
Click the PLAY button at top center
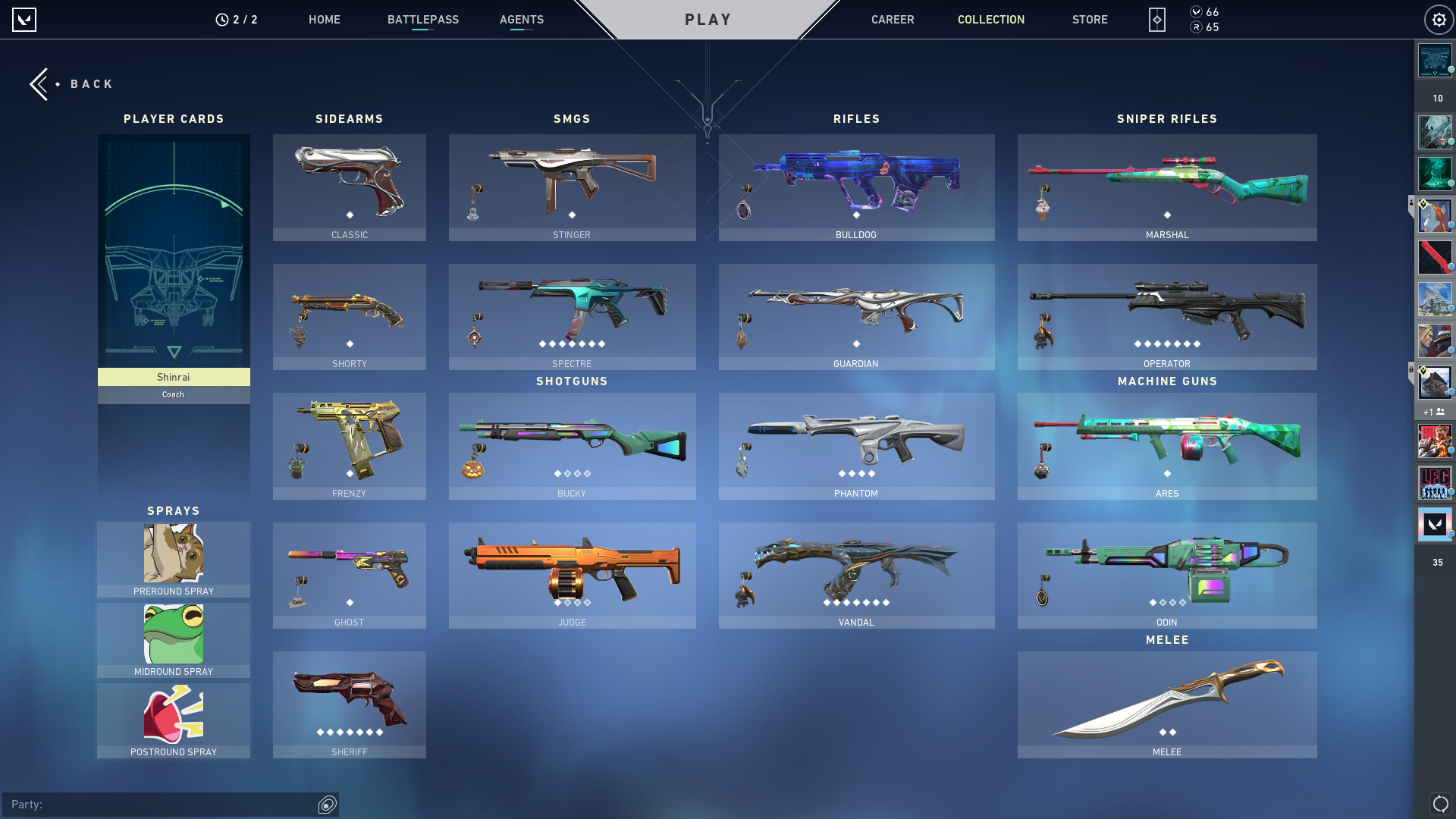(708, 20)
